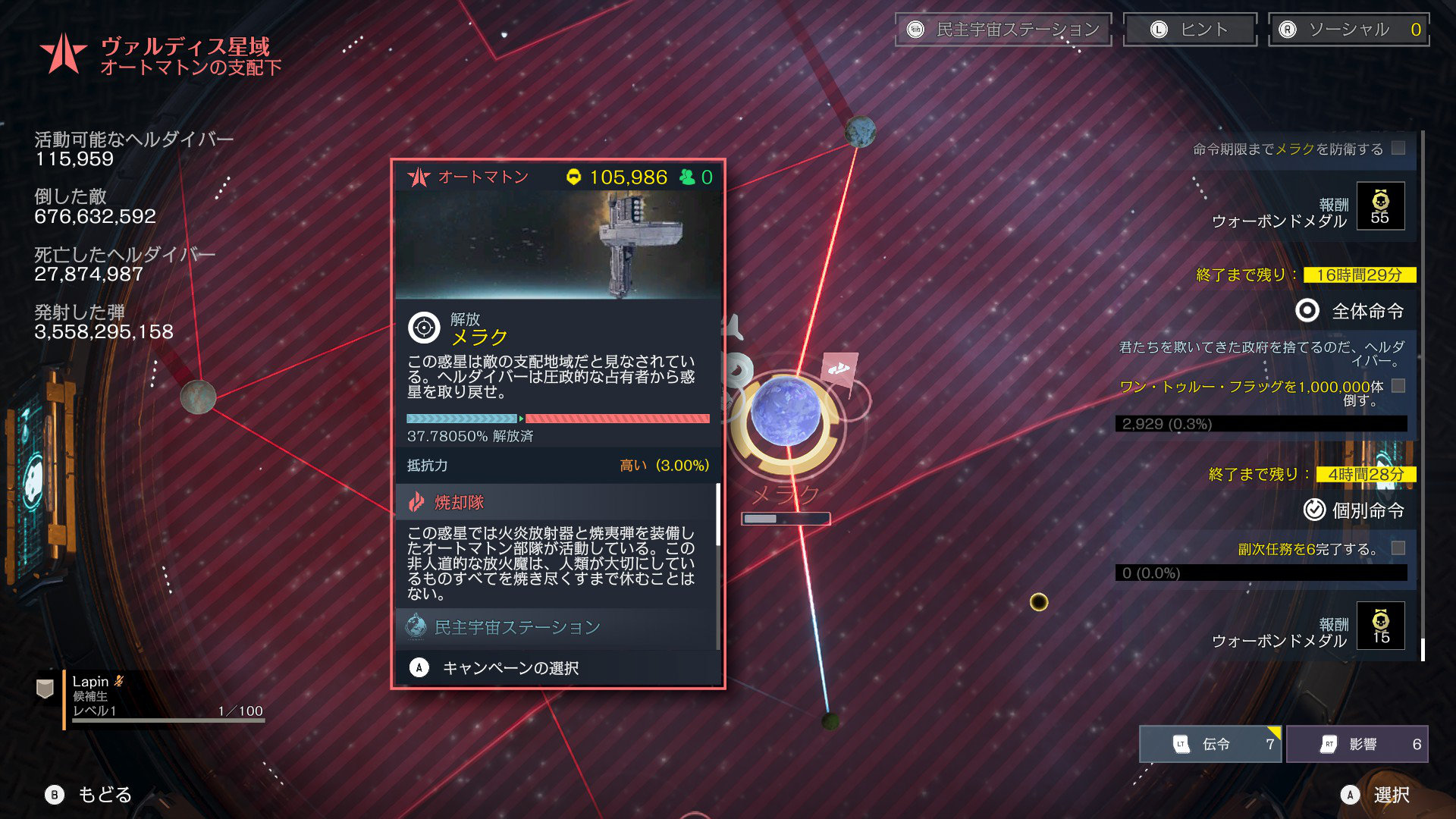Select the blue-grey planet at upper map
Image resolution: width=1456 pixels, height=819 pixels.
coord(860,132)
